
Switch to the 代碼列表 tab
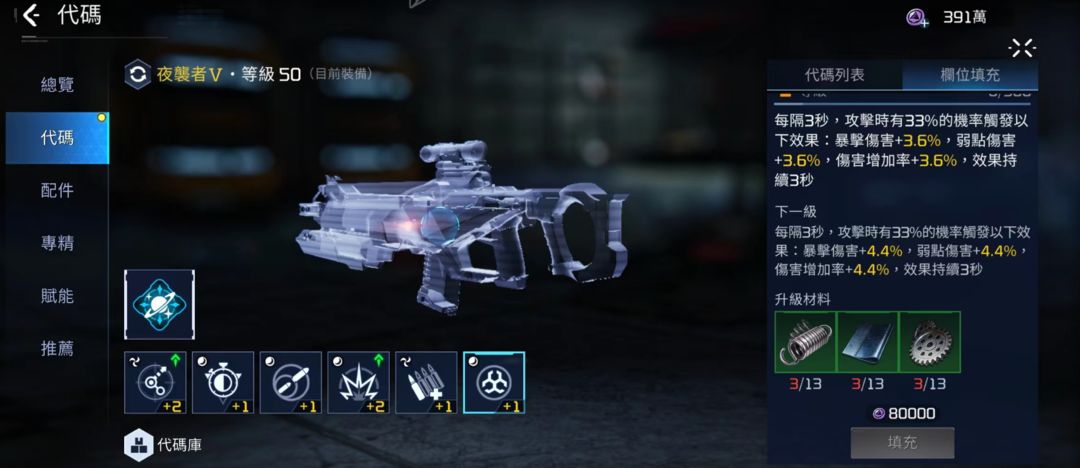click(834, 75)
